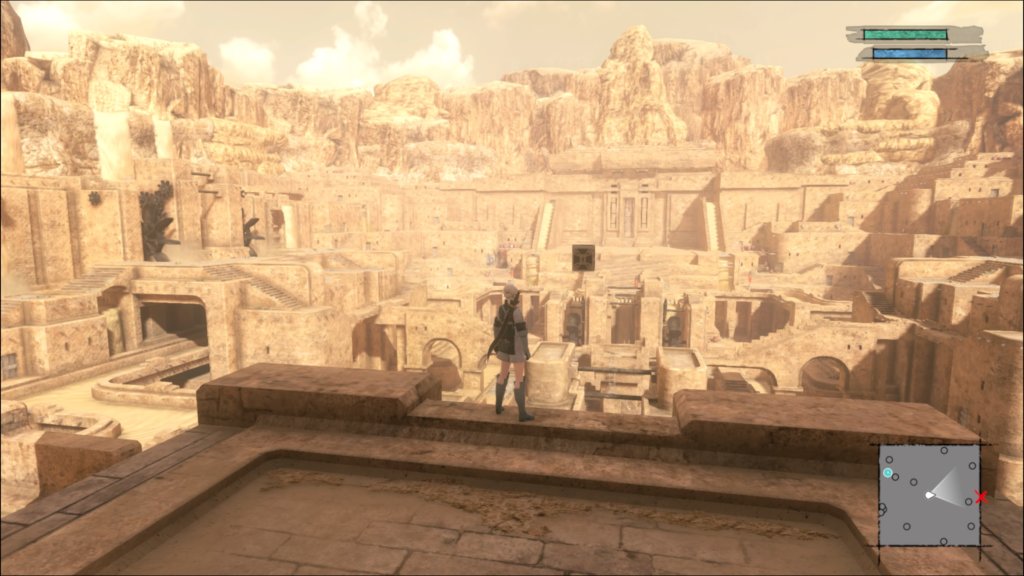
Task: Open the gray minimap panel
Action: click(929, 496)
